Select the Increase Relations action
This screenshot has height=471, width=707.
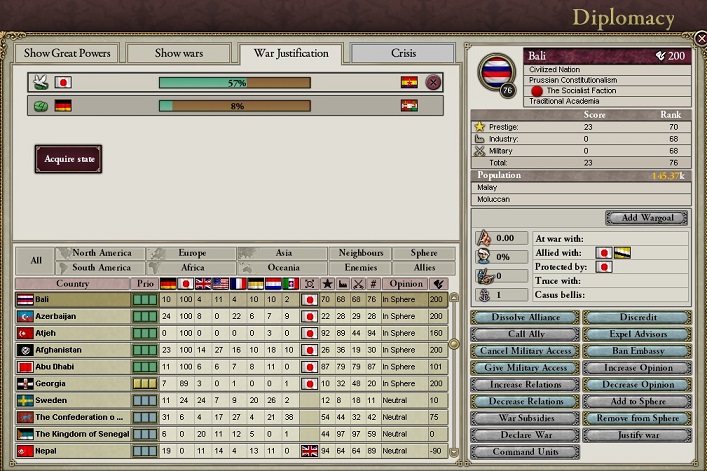point(524,385)
